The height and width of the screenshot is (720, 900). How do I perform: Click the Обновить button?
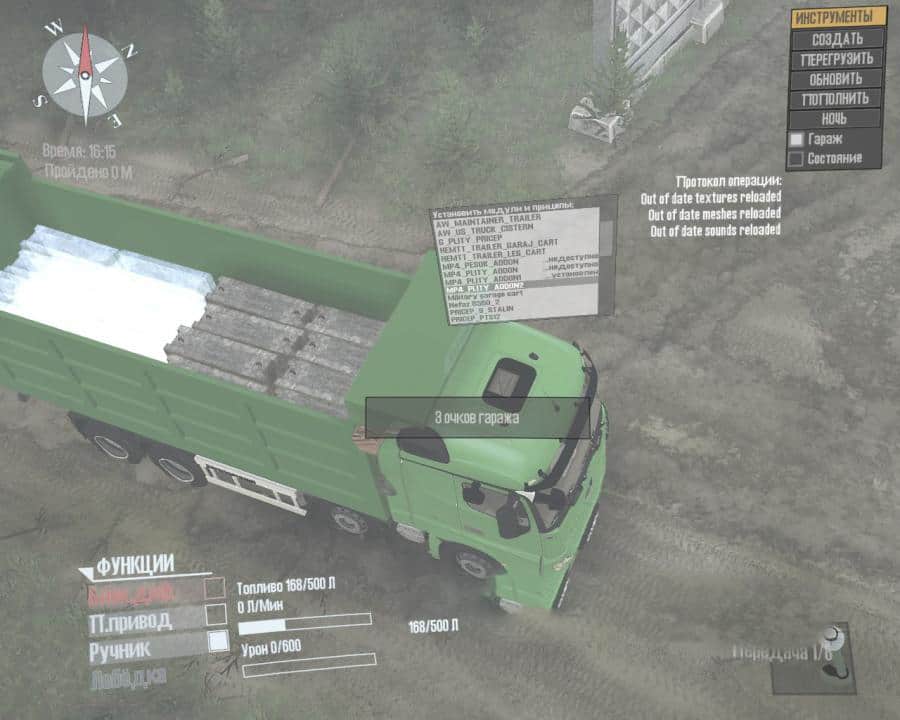coord(838,78)
